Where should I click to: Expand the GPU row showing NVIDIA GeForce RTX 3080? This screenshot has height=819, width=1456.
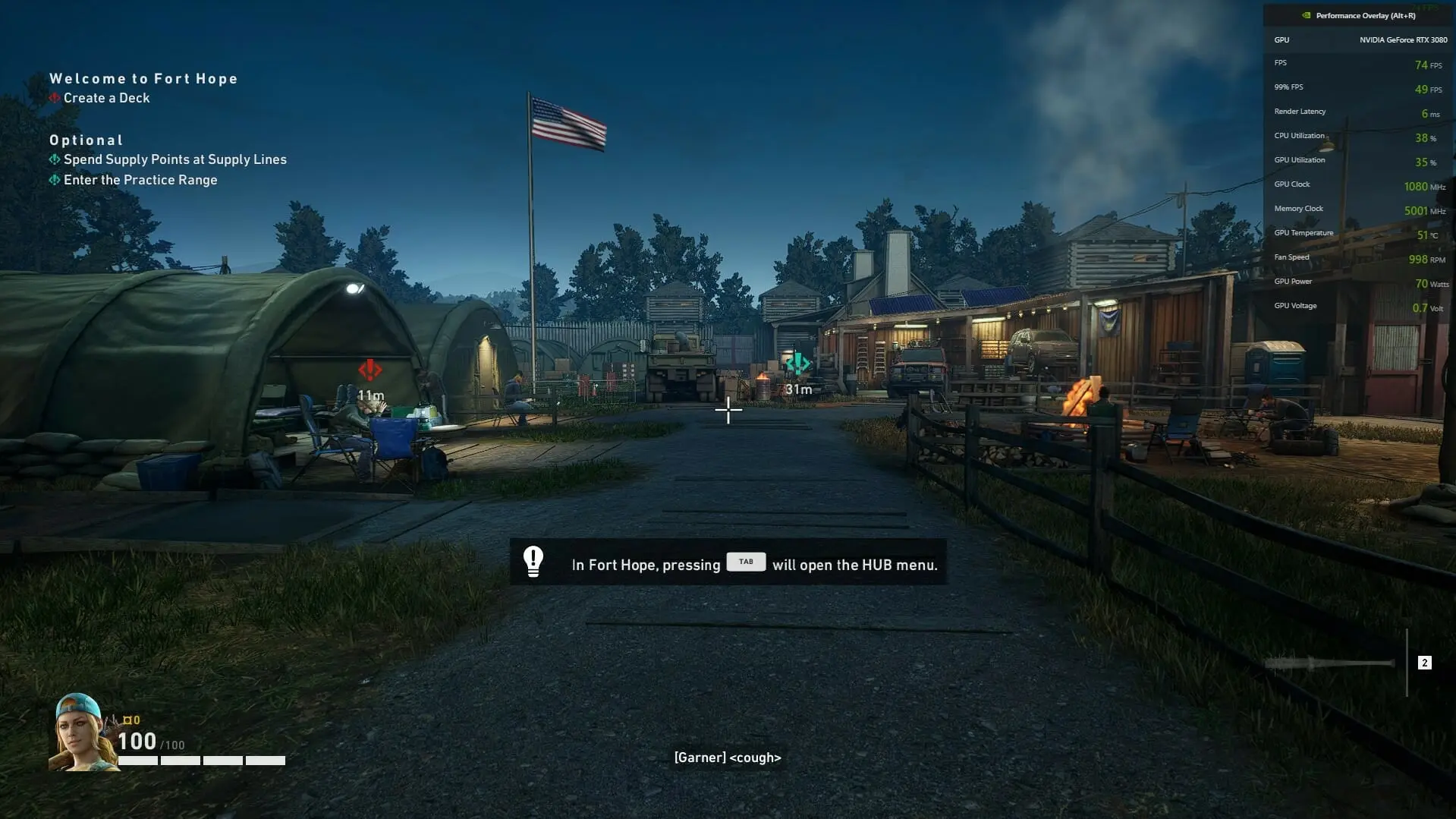[x=1357, y=39]
